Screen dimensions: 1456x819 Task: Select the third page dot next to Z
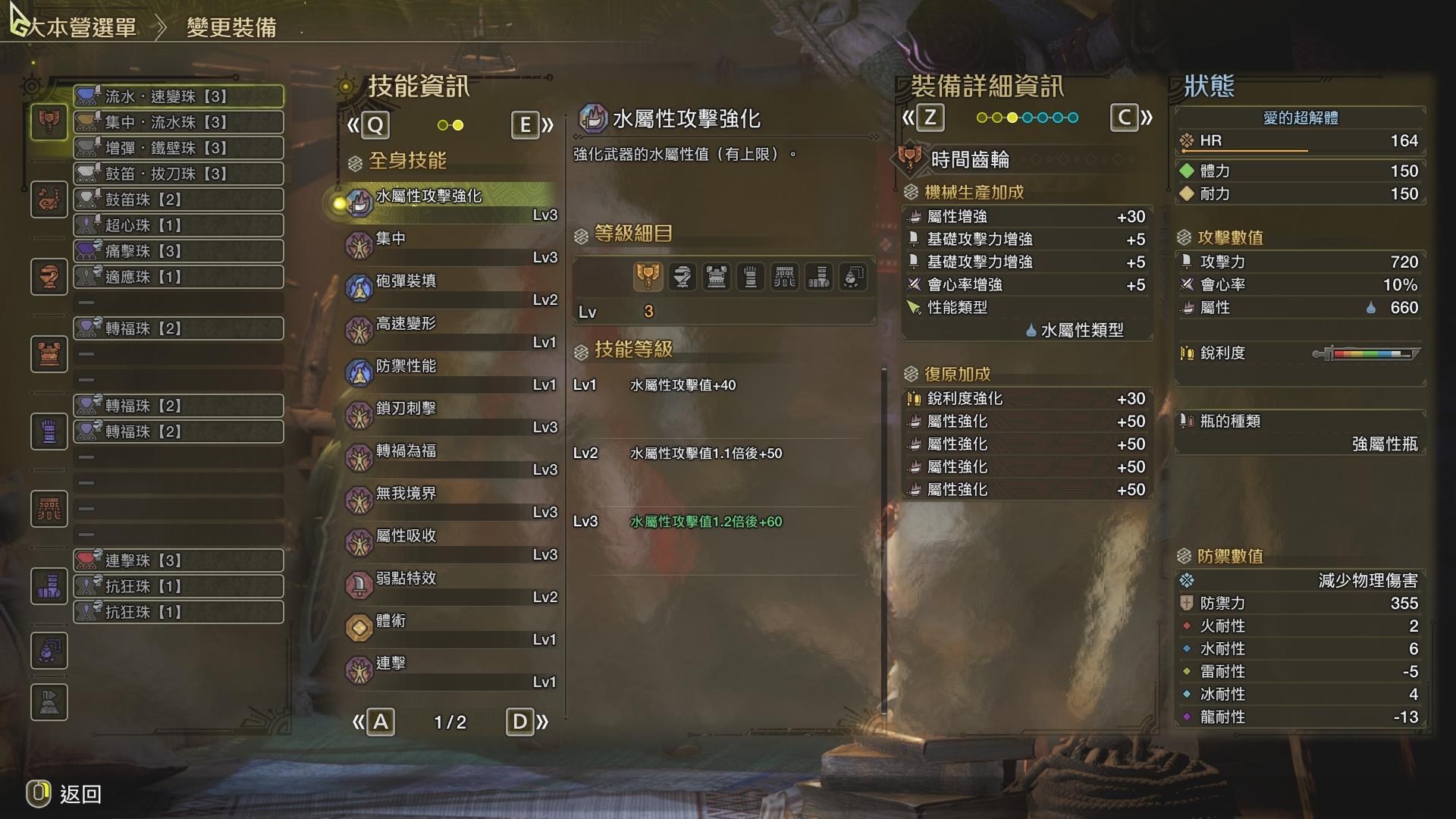tap(1012, 118)
